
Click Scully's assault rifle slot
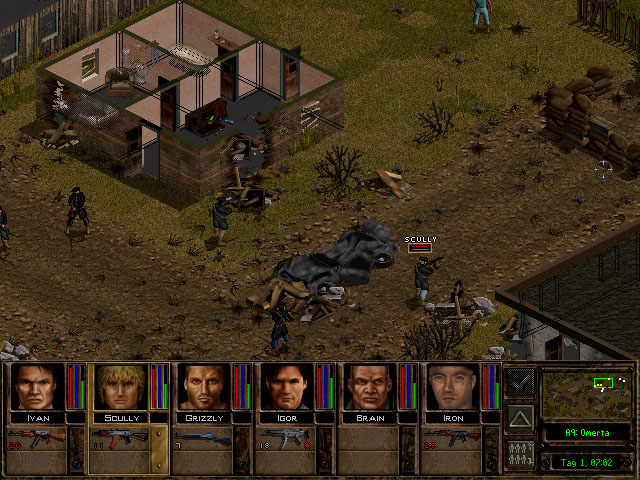click(121, 438)
